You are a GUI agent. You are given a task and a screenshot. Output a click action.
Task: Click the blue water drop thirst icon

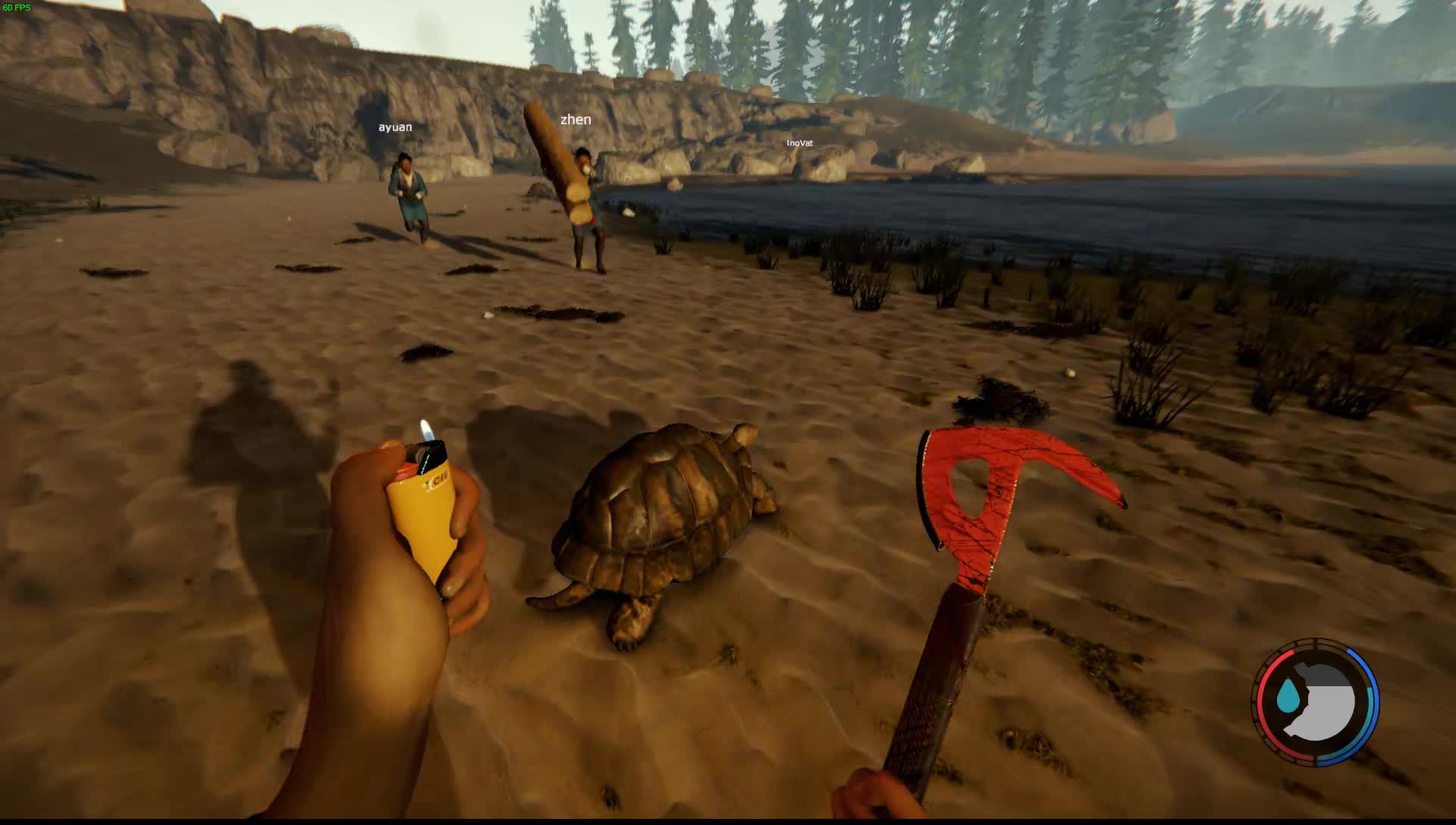pyautogui.click(x=1287, y=696)
